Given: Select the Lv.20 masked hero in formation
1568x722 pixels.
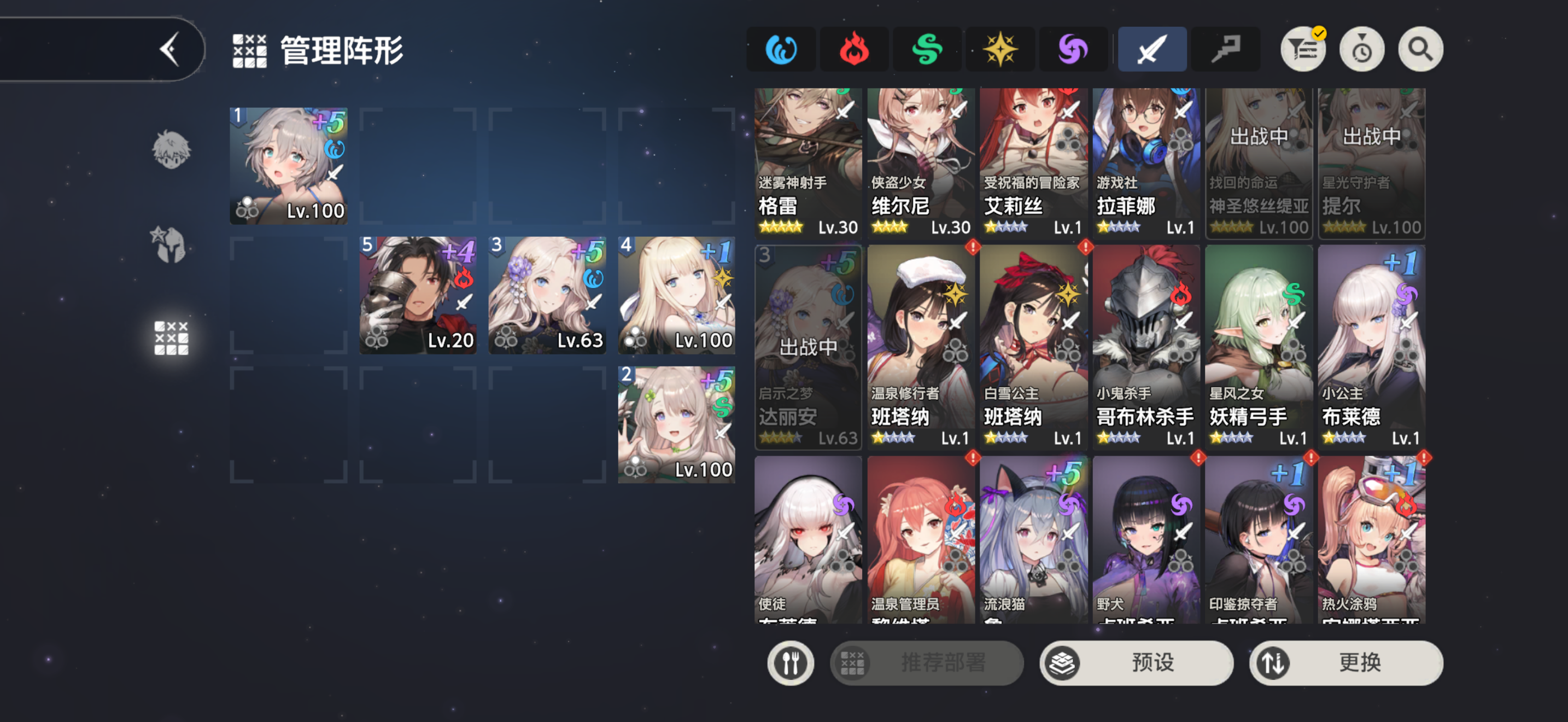Looking at the screenshot, I should coord(418,295).
